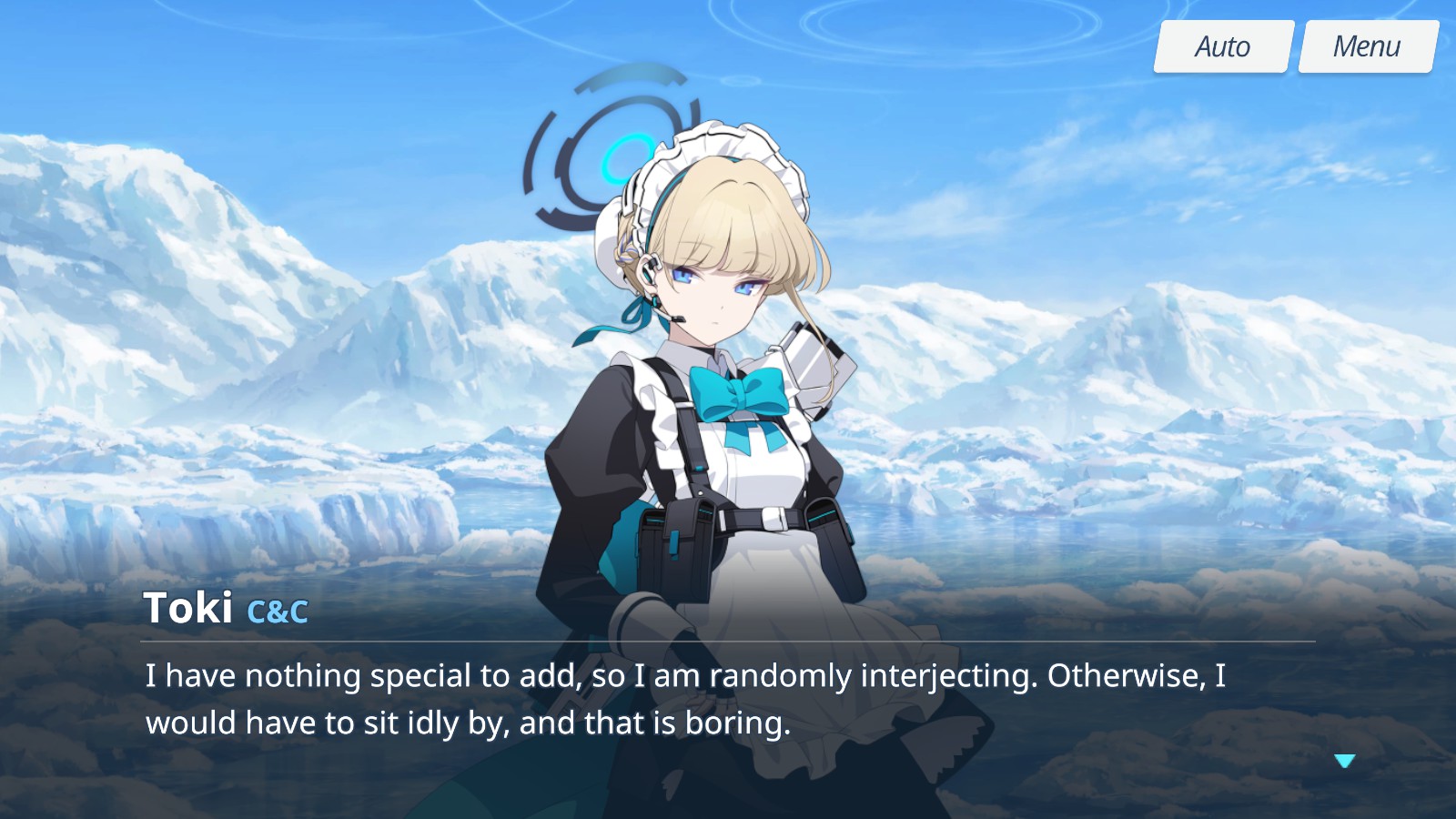The width and height of the screenshot is (1456, 819).
Task: Open the Menu button
Action: click(x=1367, y=46)
